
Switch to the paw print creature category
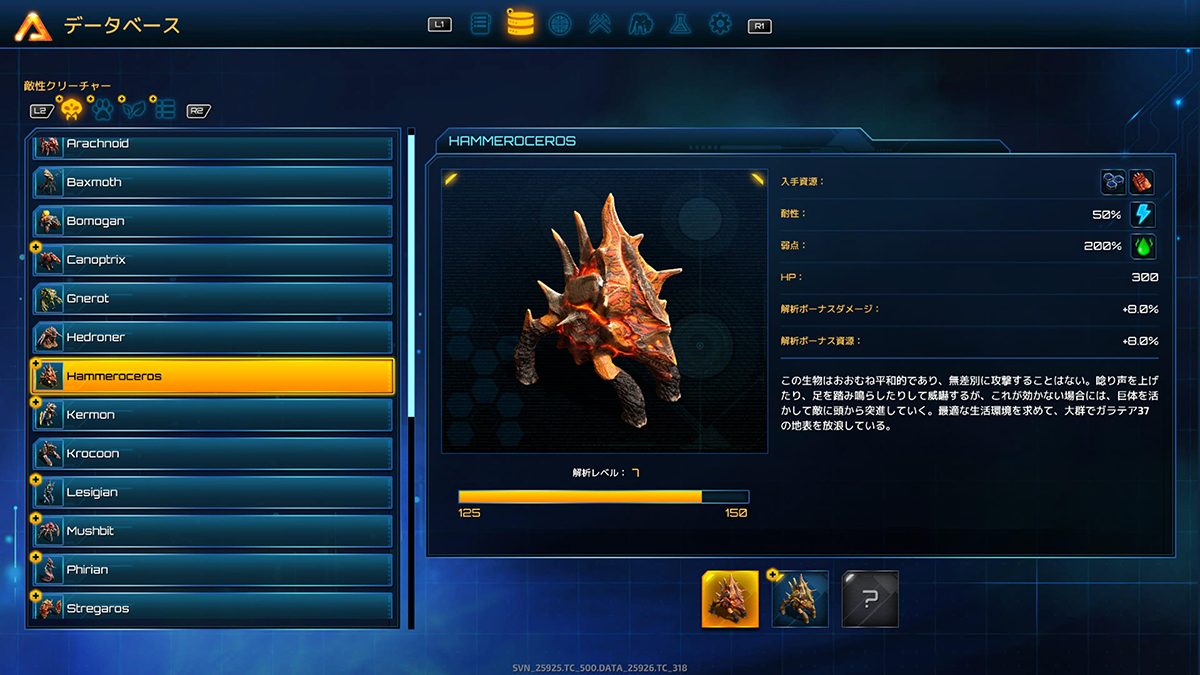pos(102,109)
